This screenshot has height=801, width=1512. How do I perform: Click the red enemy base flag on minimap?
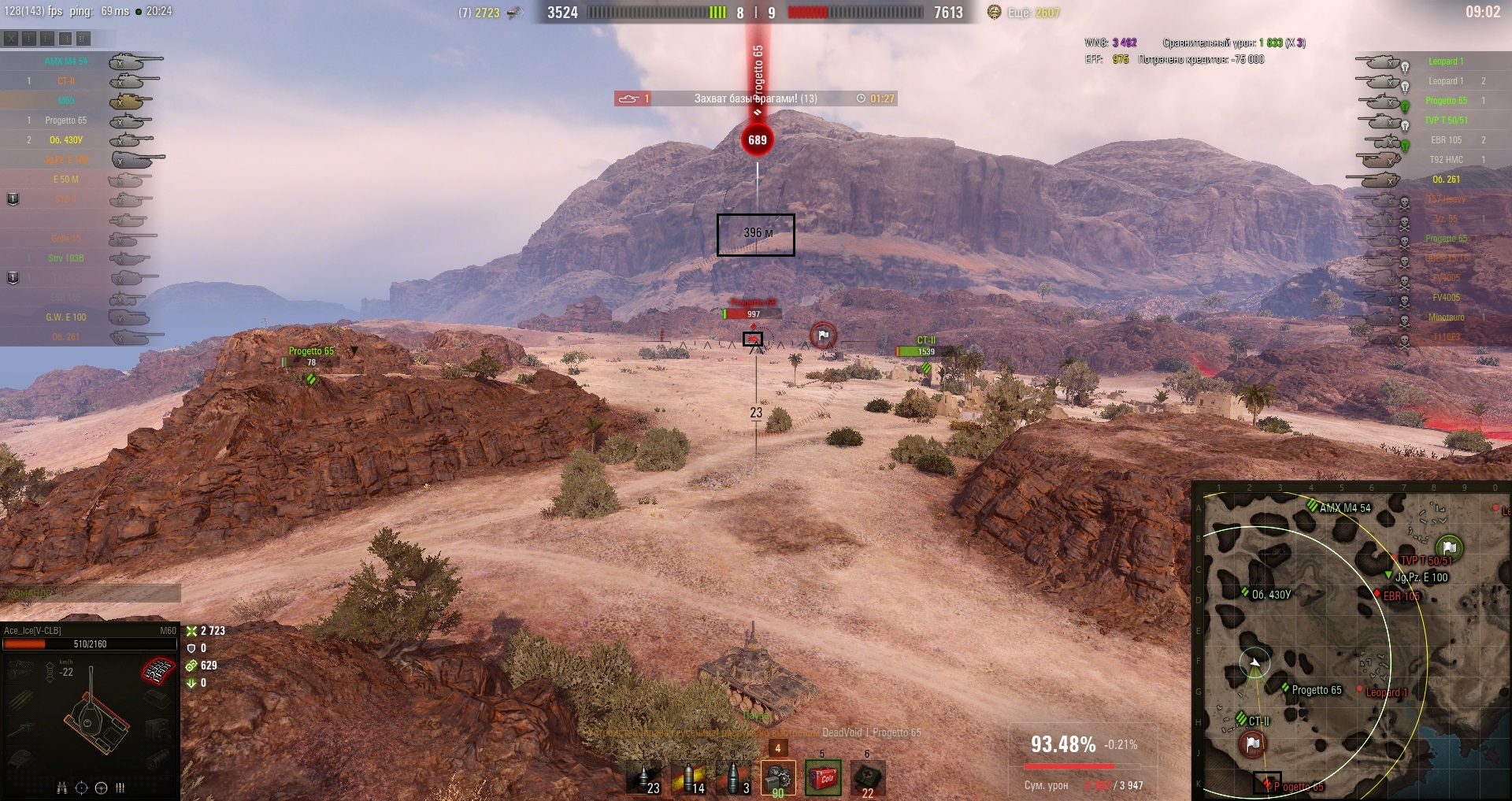(1252, 744)
